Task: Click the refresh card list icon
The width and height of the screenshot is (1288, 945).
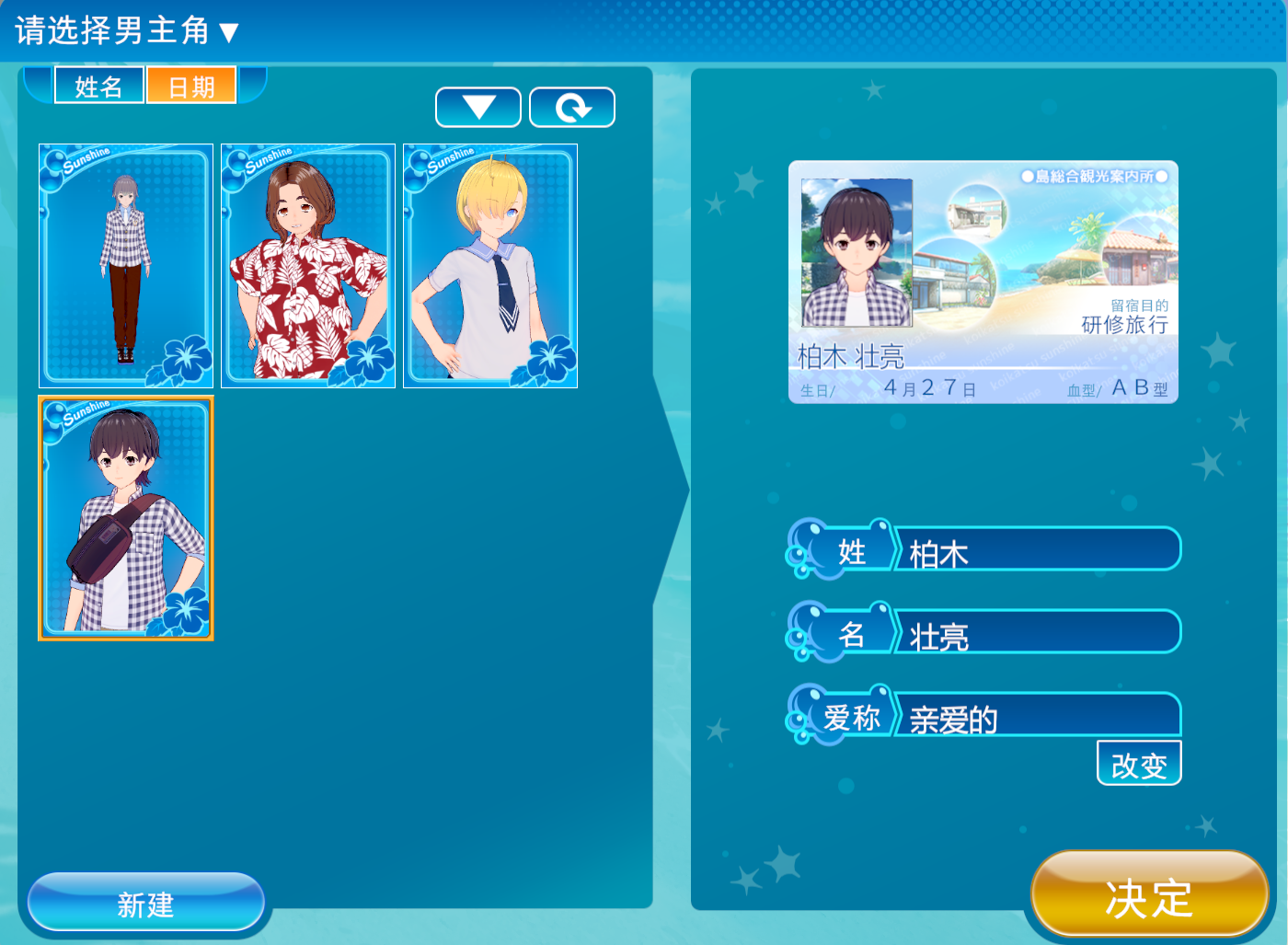Action: coord(571,106)
